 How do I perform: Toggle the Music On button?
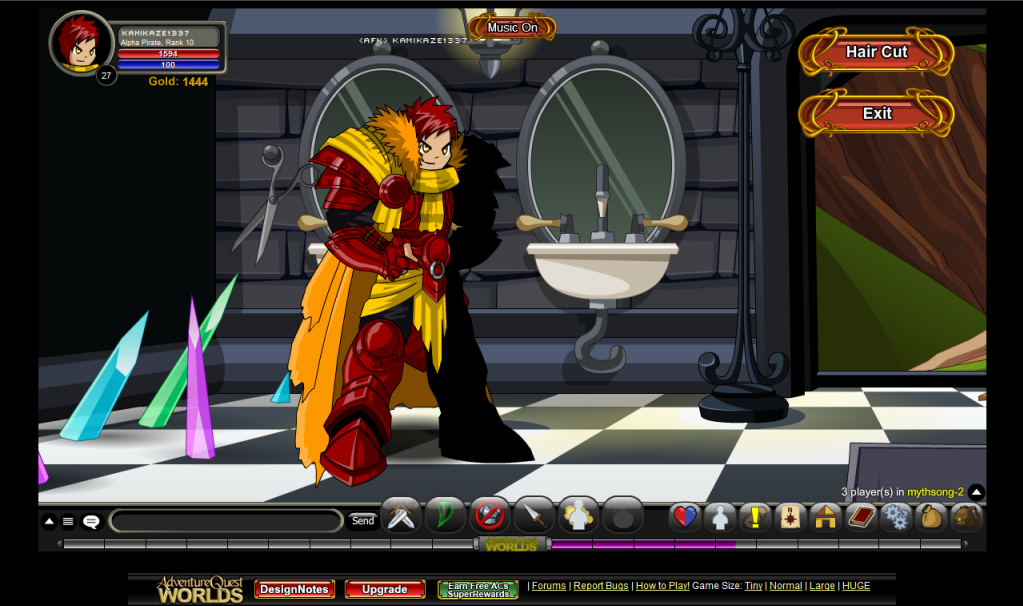point(512,28)
